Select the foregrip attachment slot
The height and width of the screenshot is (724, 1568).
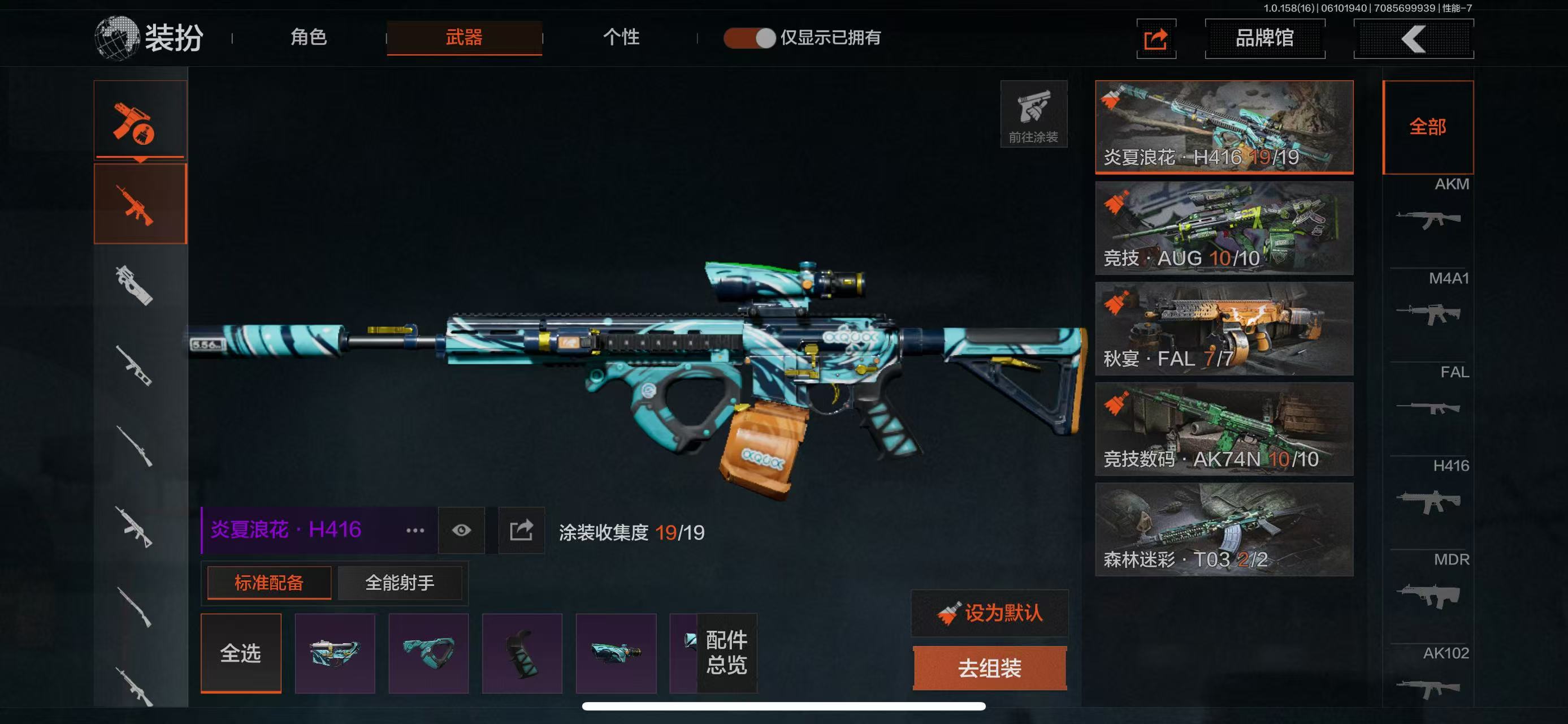pyautogui.click(x=428, y=653)
